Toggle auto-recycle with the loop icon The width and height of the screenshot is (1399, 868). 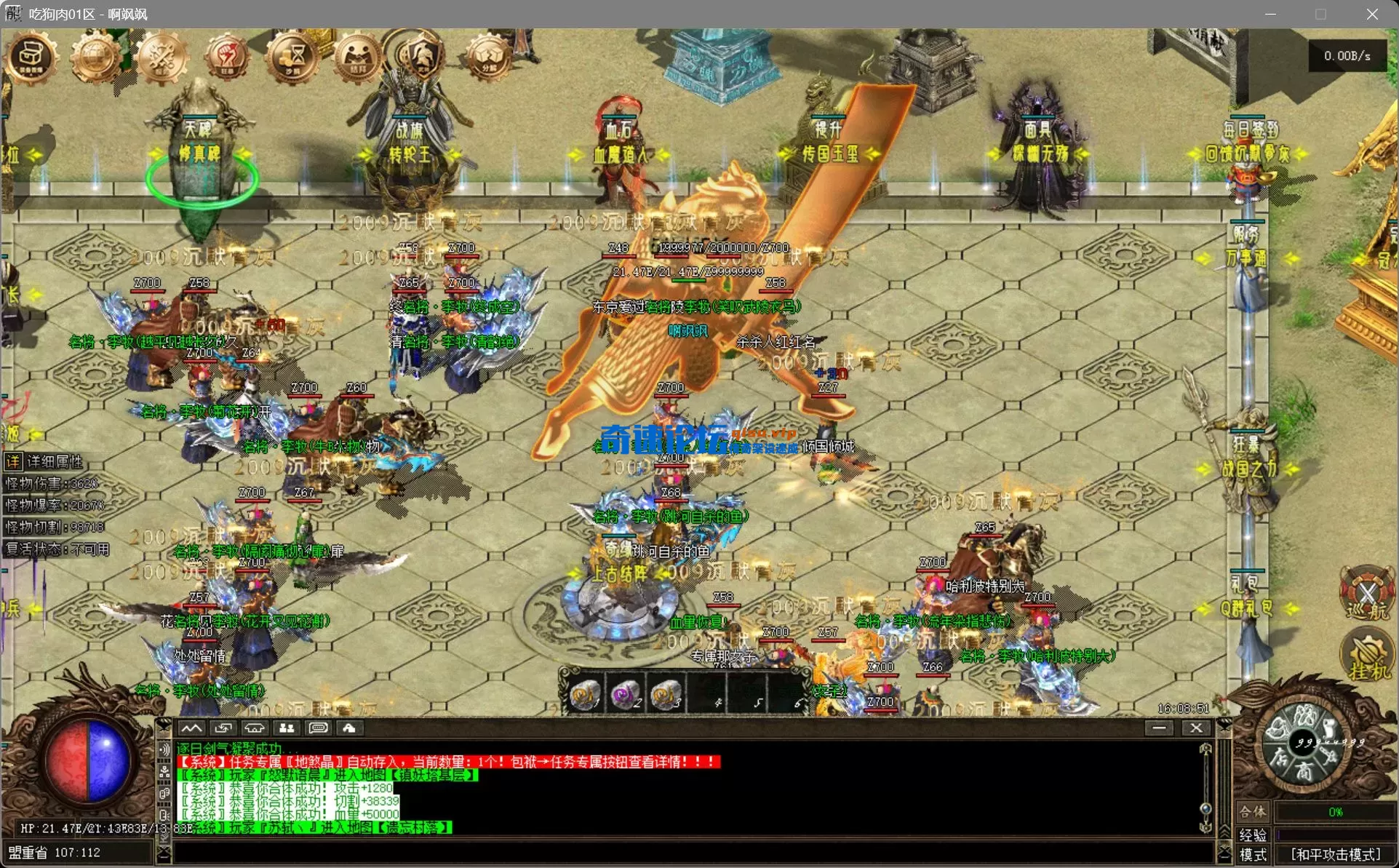223,728
